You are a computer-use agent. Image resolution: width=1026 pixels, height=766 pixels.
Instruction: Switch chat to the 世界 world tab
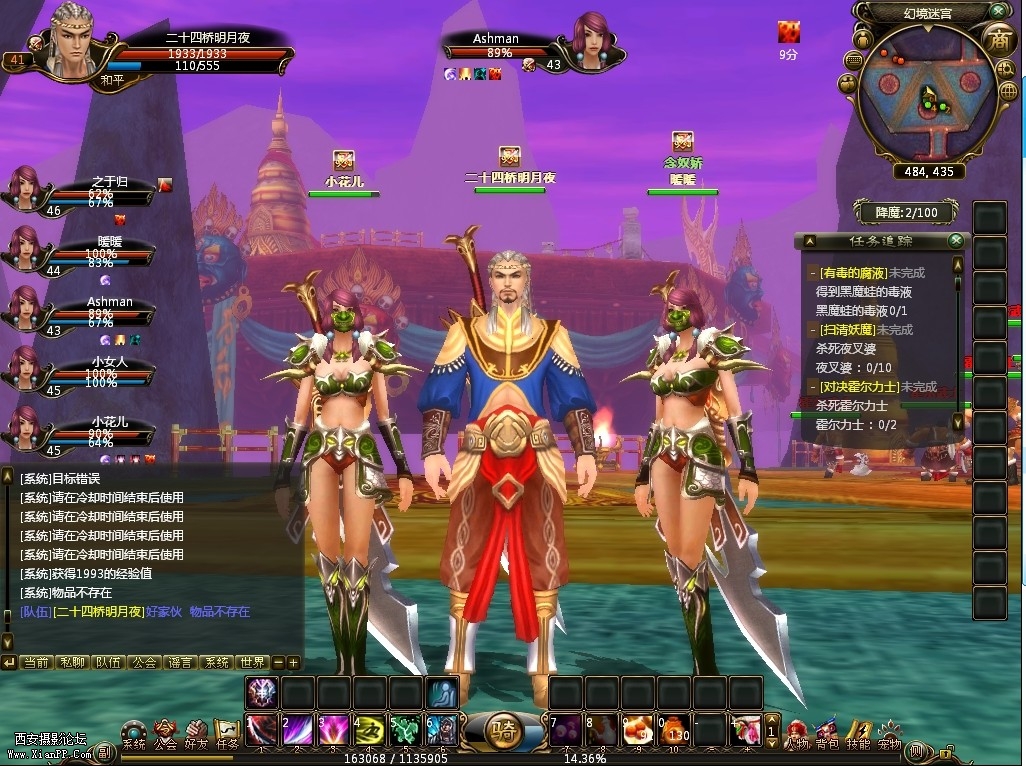(253, 662)
